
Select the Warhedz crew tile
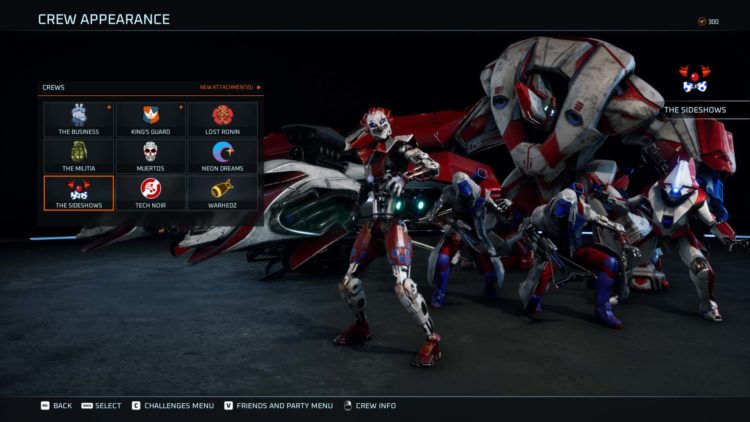click(222, 192)
